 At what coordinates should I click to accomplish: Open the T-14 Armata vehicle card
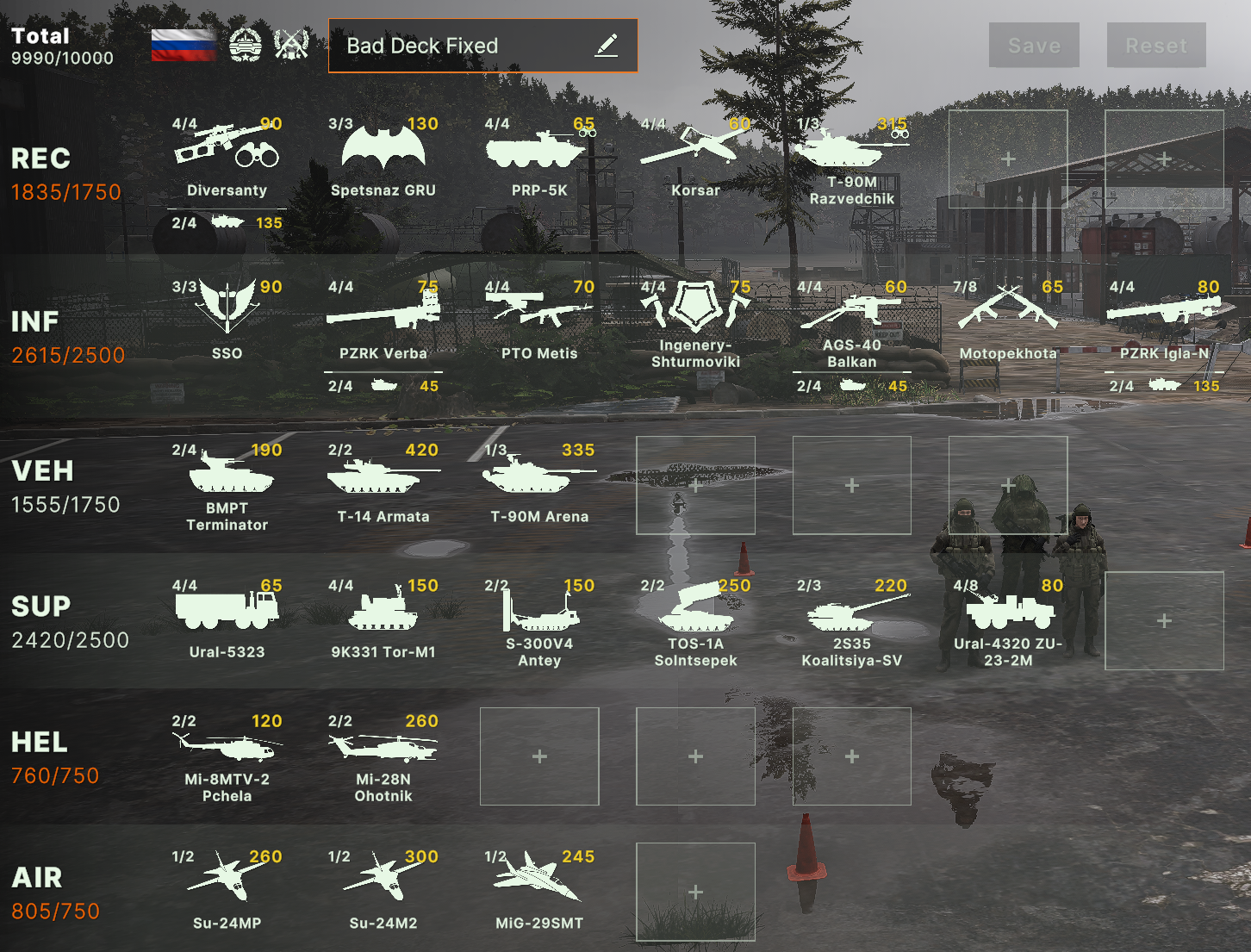tap(382, 482)
